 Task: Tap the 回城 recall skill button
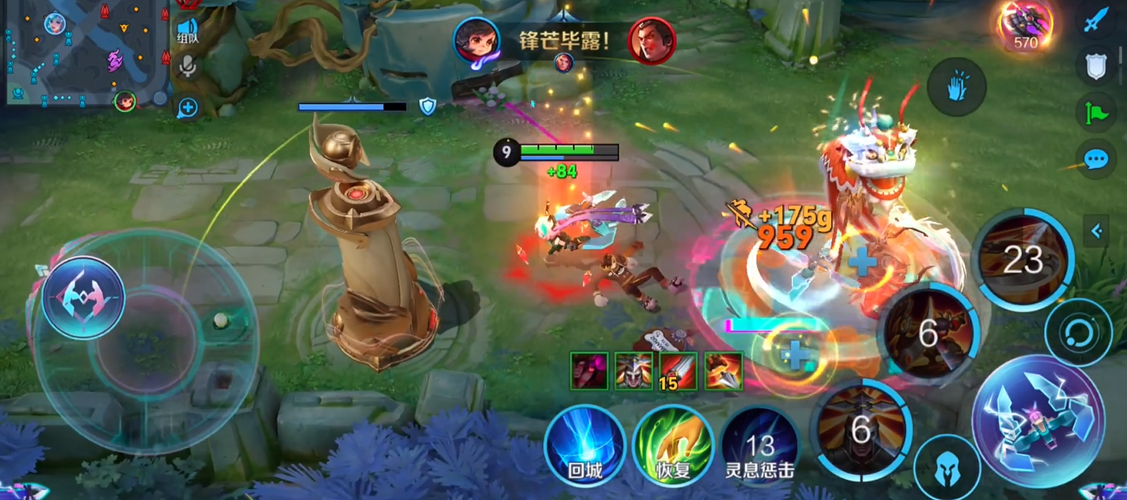coord(585,445)
